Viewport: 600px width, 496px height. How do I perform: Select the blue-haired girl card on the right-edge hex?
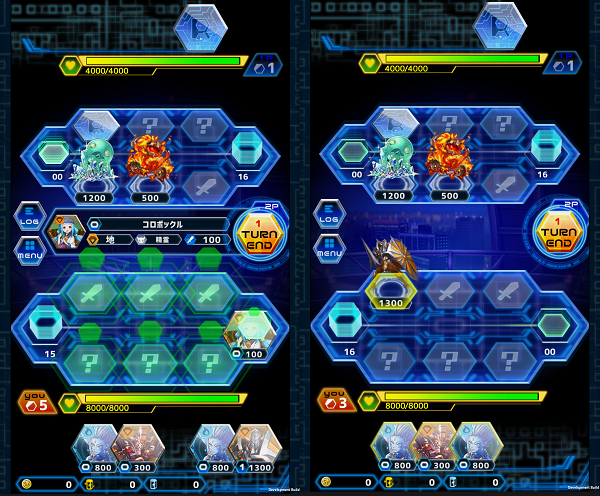click(x=250, y=330)
